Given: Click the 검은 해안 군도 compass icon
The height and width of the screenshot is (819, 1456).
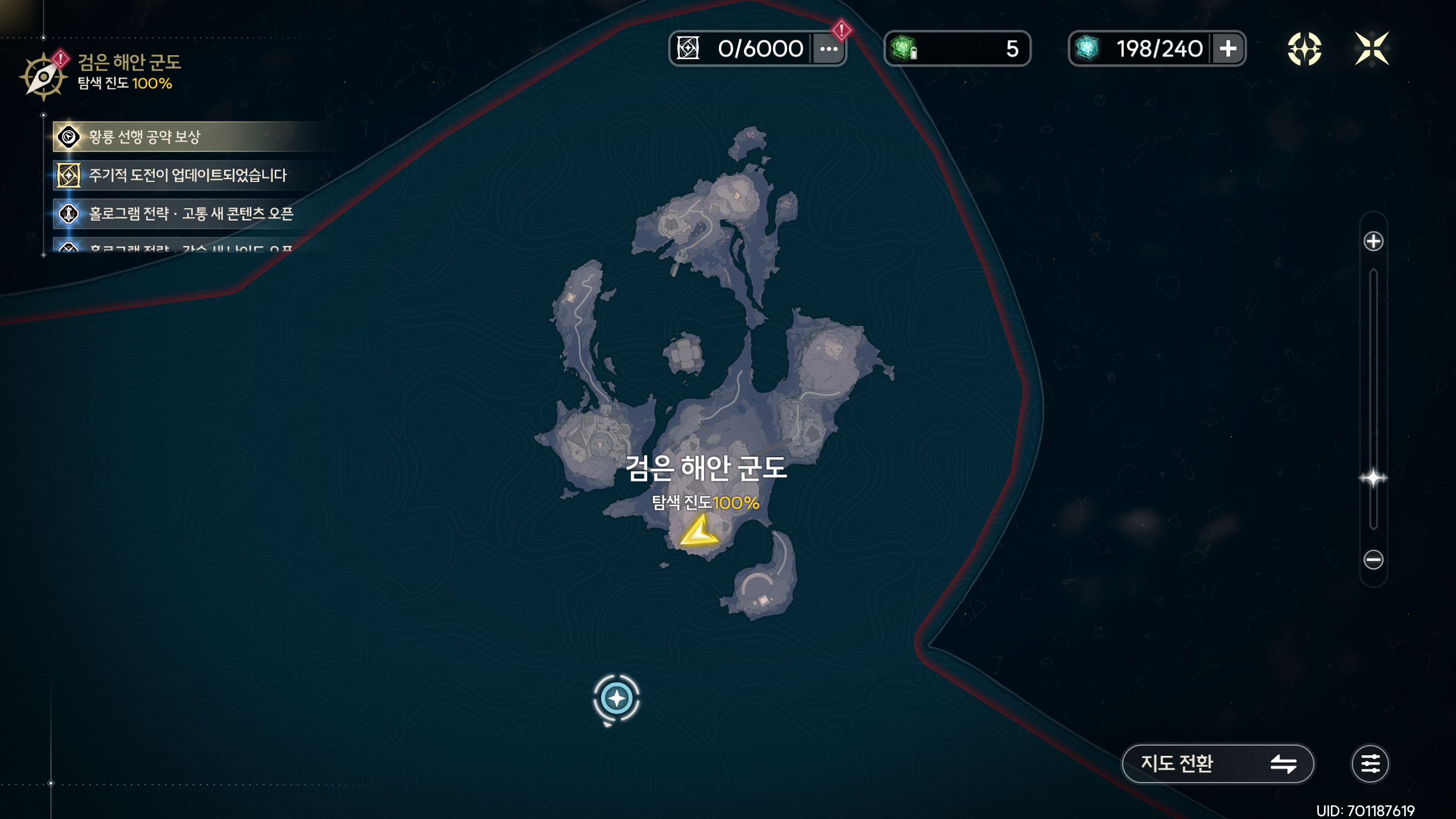Looking at the screenshot, I should click(x=43, y=77).
